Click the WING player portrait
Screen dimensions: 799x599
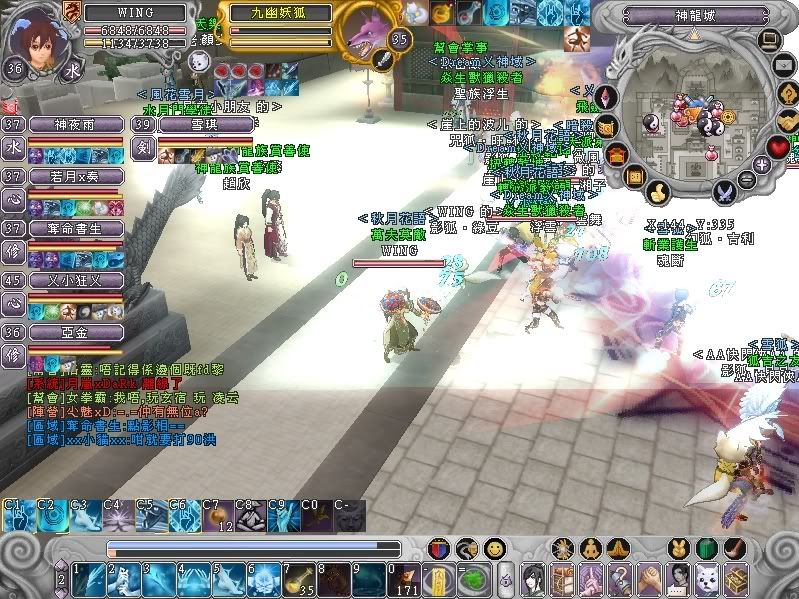click(x=37, y=40)
